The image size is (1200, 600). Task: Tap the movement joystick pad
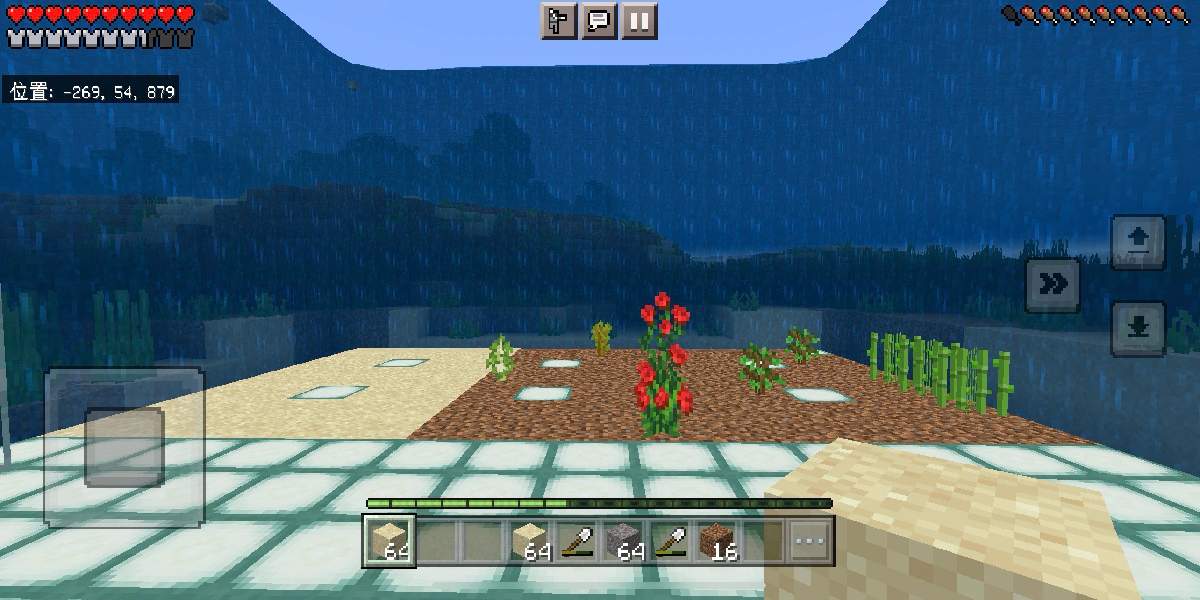[x=124, y=447]
